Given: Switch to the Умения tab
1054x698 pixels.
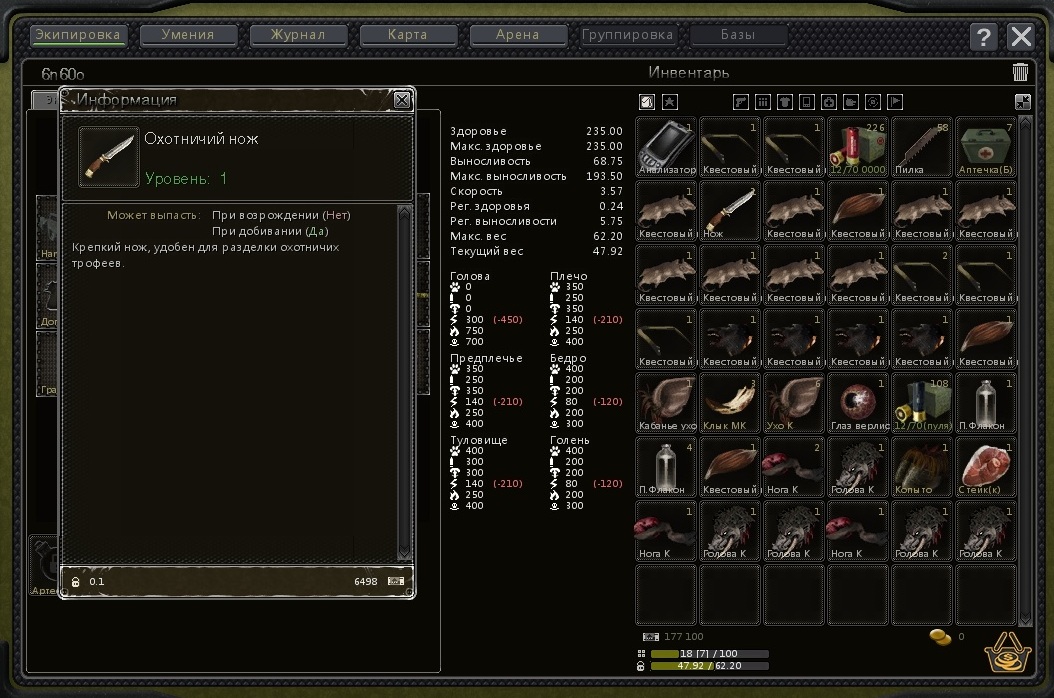Looking at the screenshot, I should (x=188, y=35).
